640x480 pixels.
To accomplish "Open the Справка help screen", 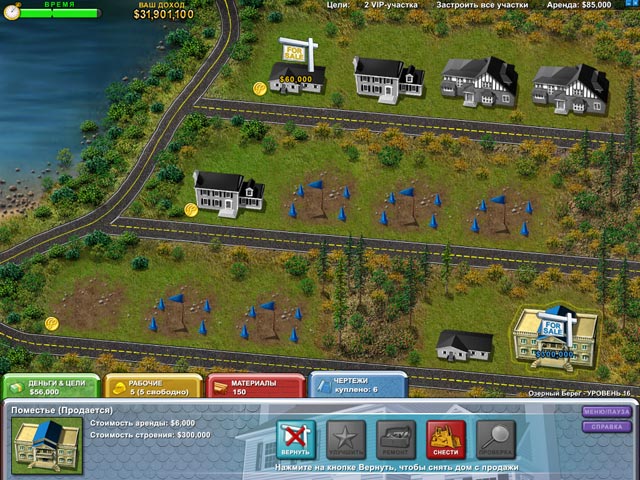I will (x=607, y=426).
